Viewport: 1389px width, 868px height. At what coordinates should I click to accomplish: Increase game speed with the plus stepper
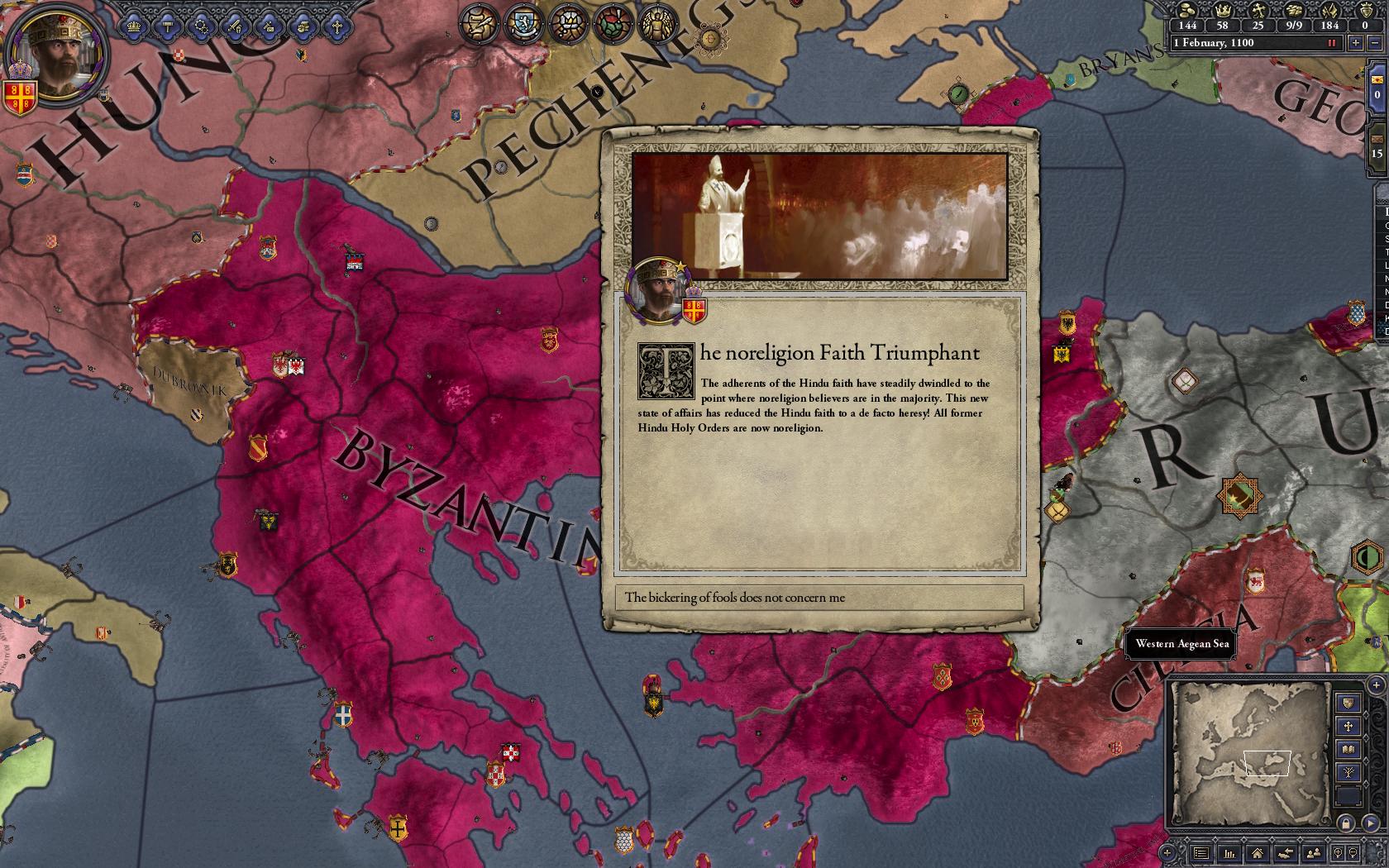click(1356, 43)
